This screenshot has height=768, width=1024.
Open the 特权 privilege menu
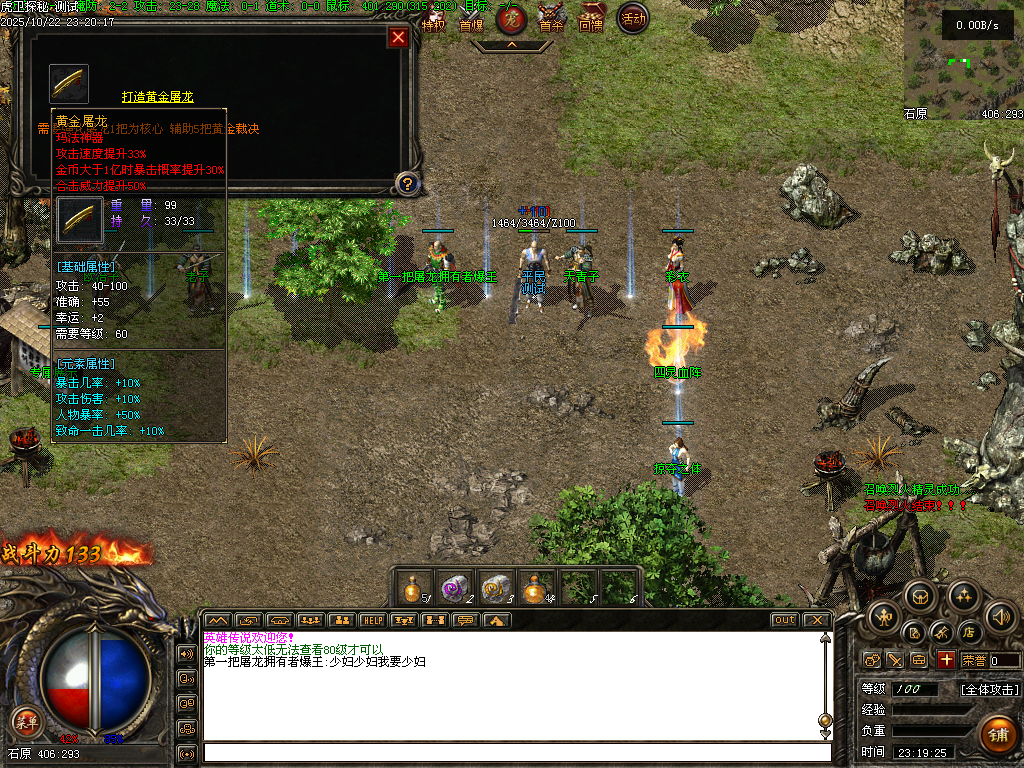point(433,18)
